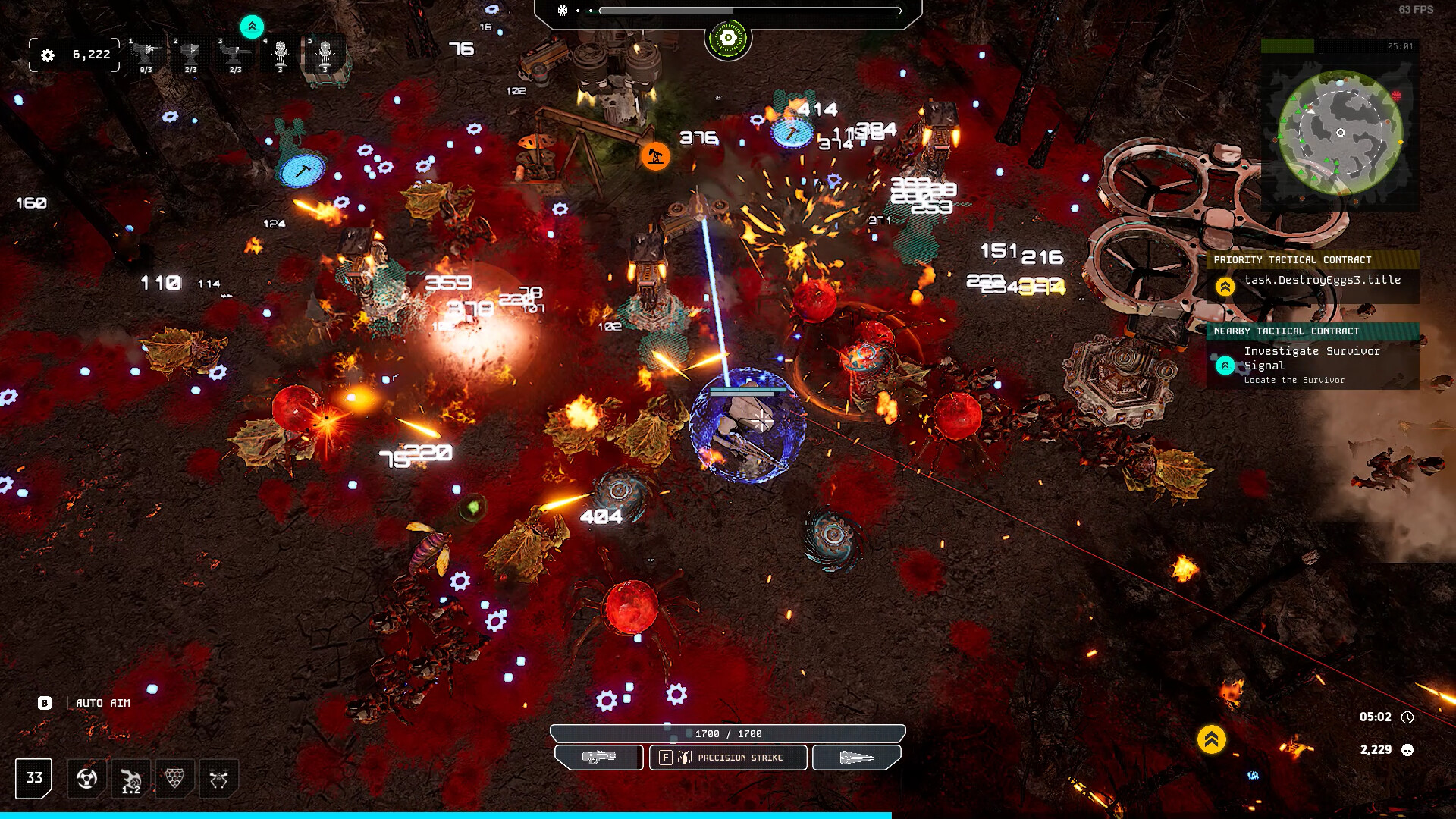The image size is (1456, 819).
Task: Pick the long-barrel turret in slot three
Action: [235, 55]
